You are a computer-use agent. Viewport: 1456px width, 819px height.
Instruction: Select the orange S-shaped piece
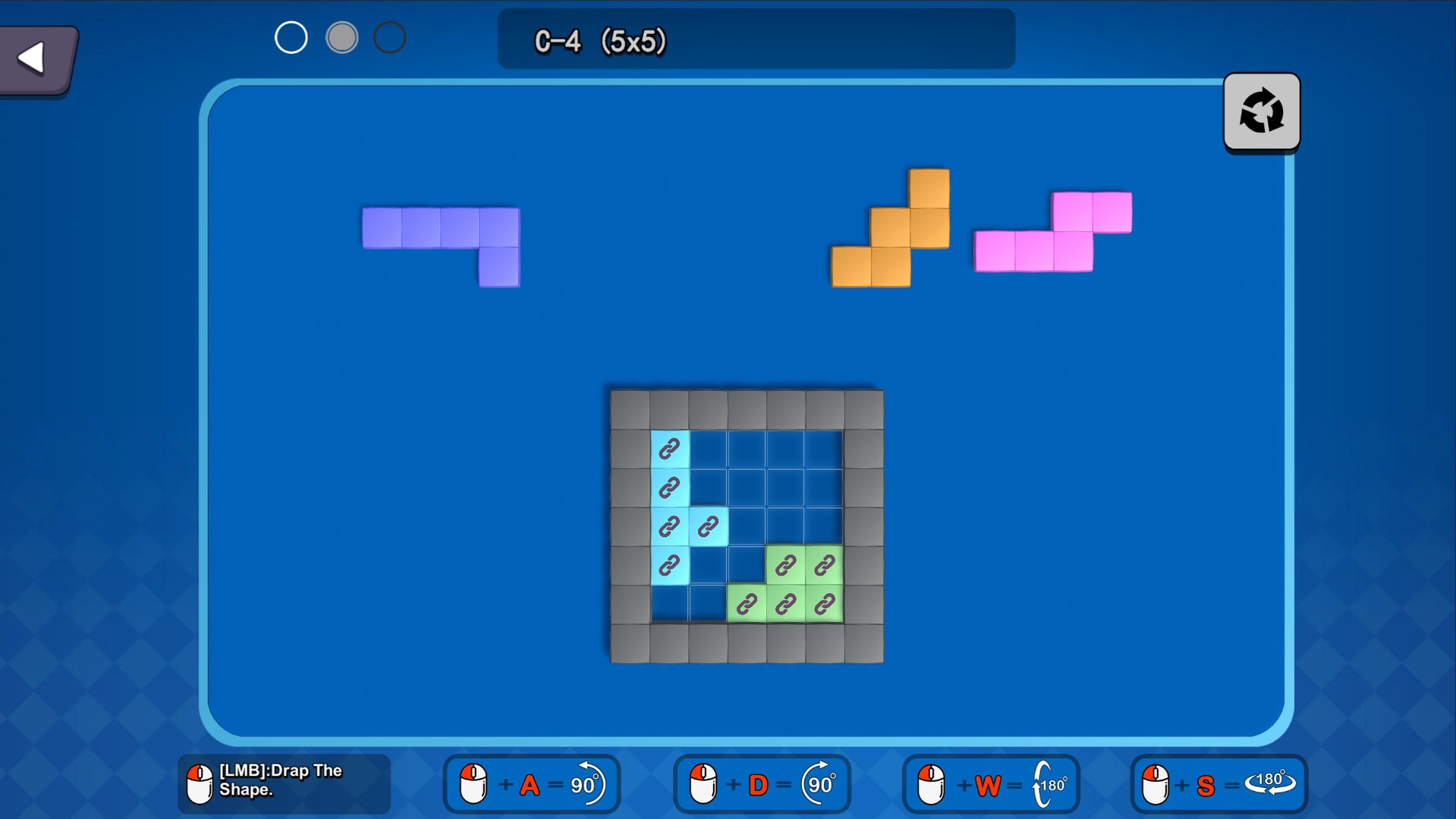coord(888,227)
